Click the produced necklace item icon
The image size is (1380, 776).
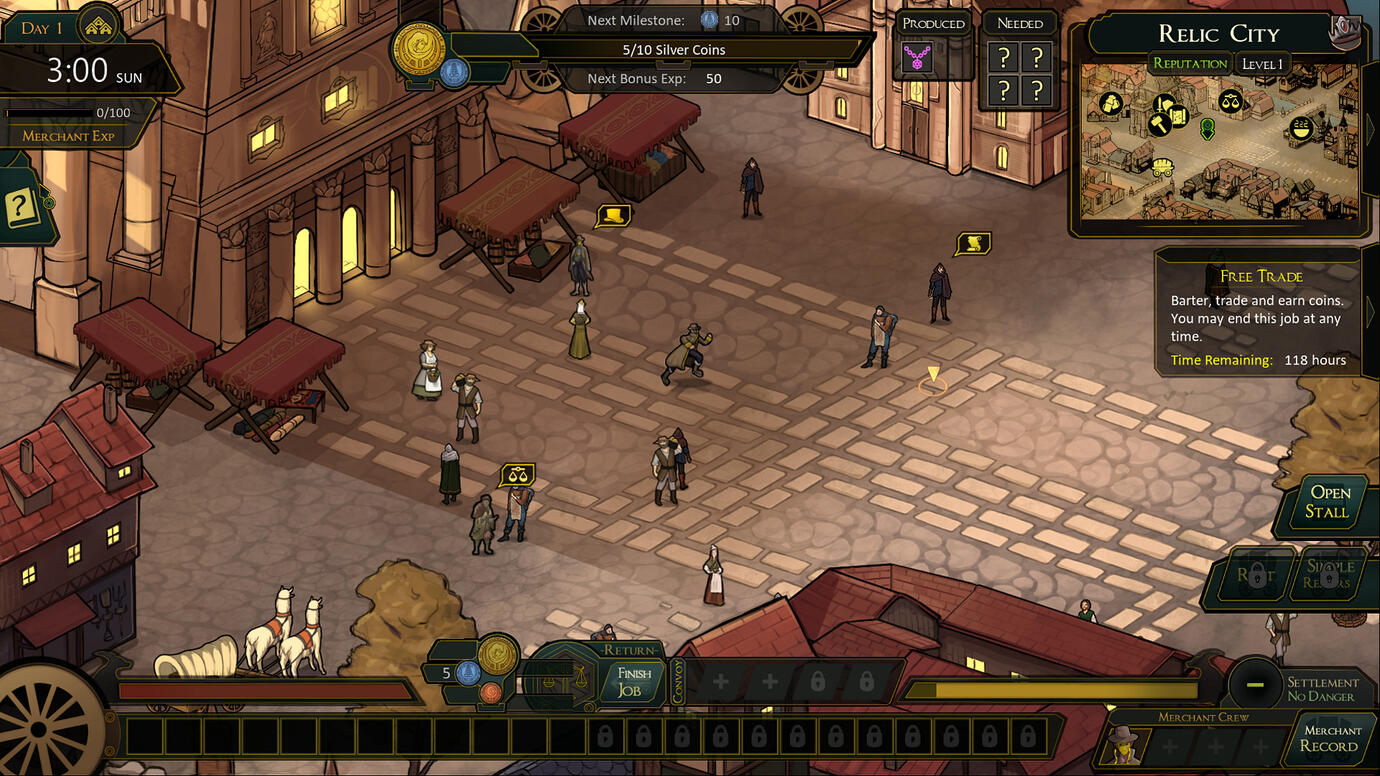917,59
